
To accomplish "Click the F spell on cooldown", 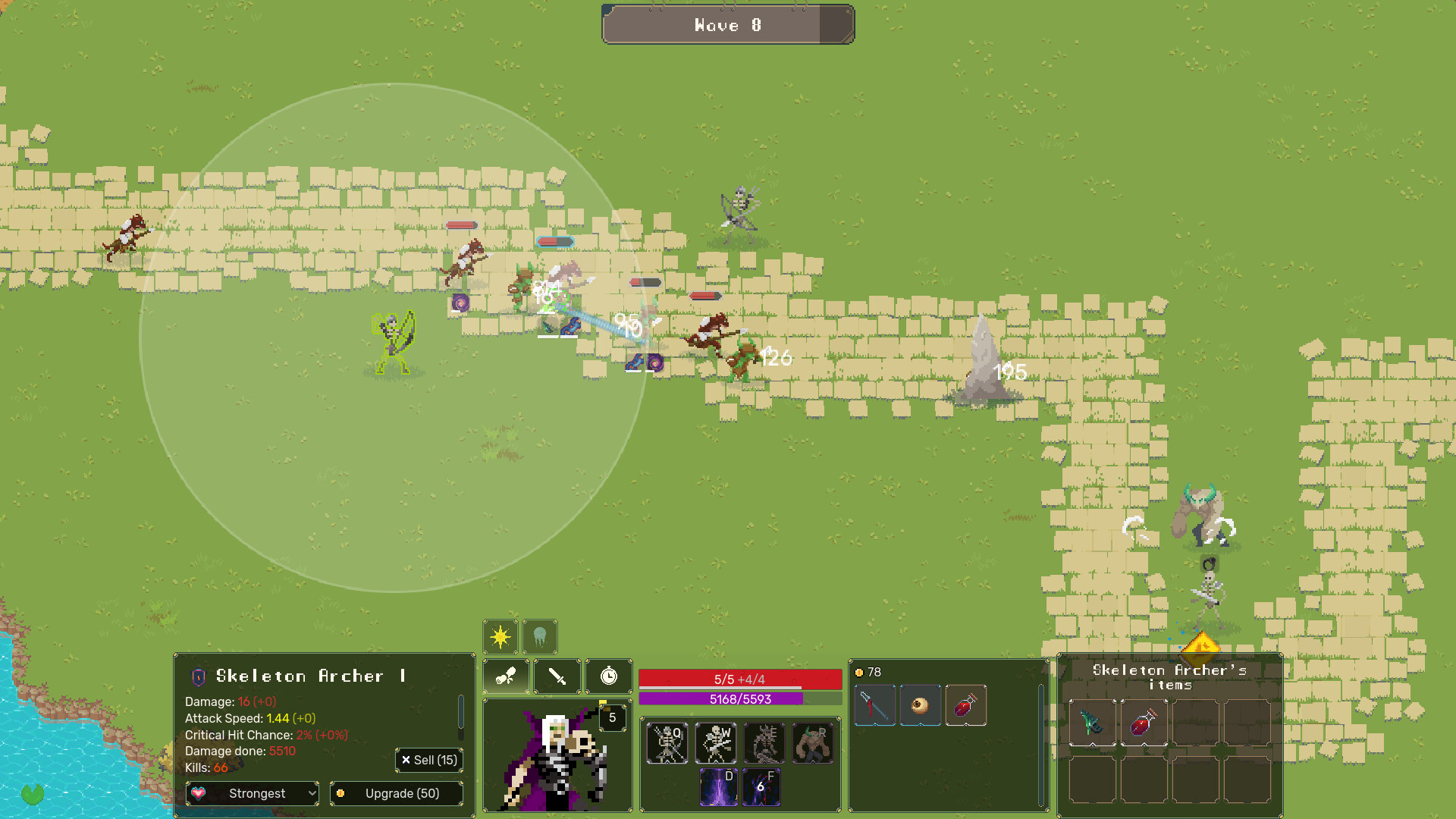I will click(761, 786).
